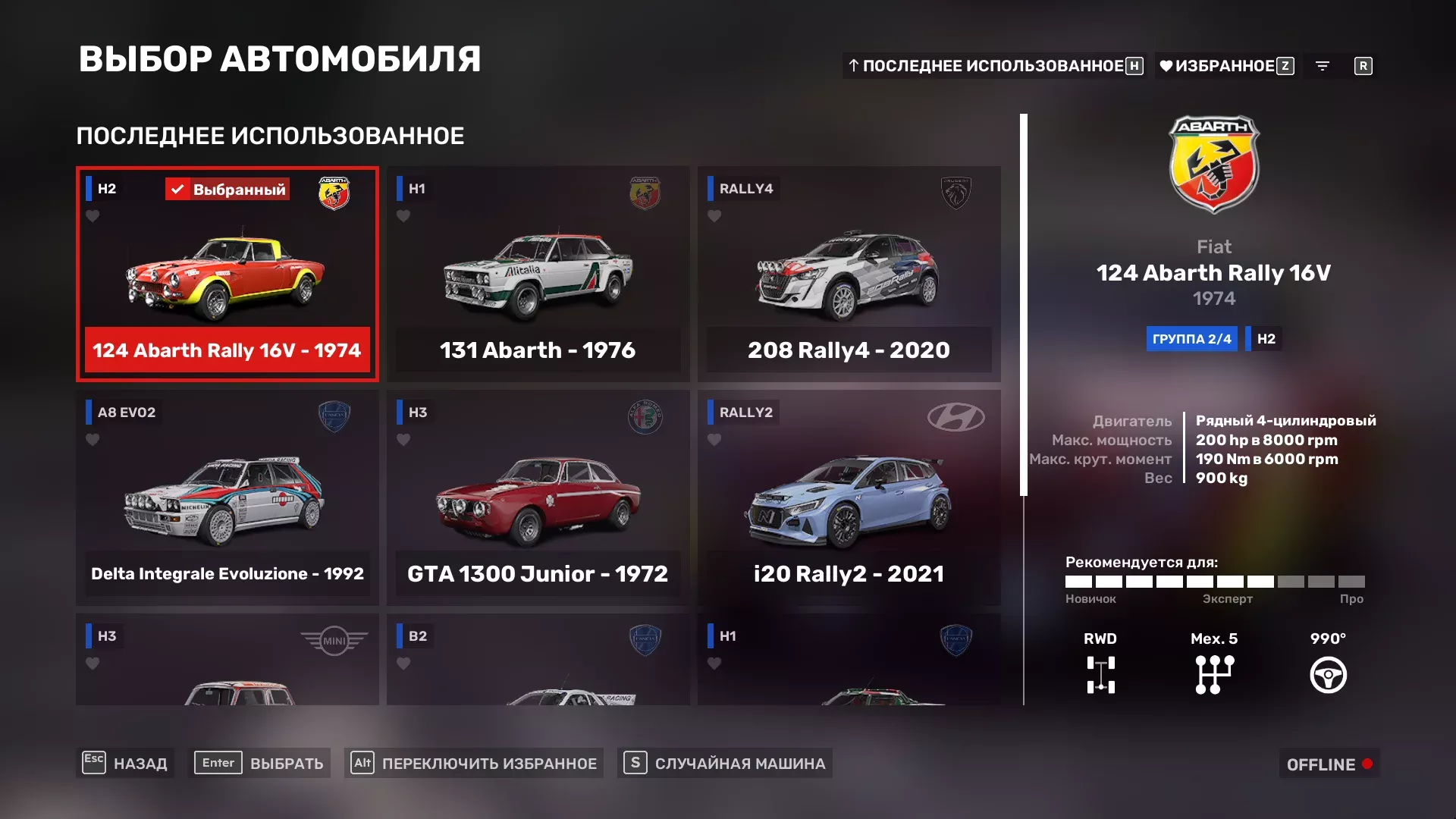Click the Назад button
1456x819 pixels.
click(125, 764)
